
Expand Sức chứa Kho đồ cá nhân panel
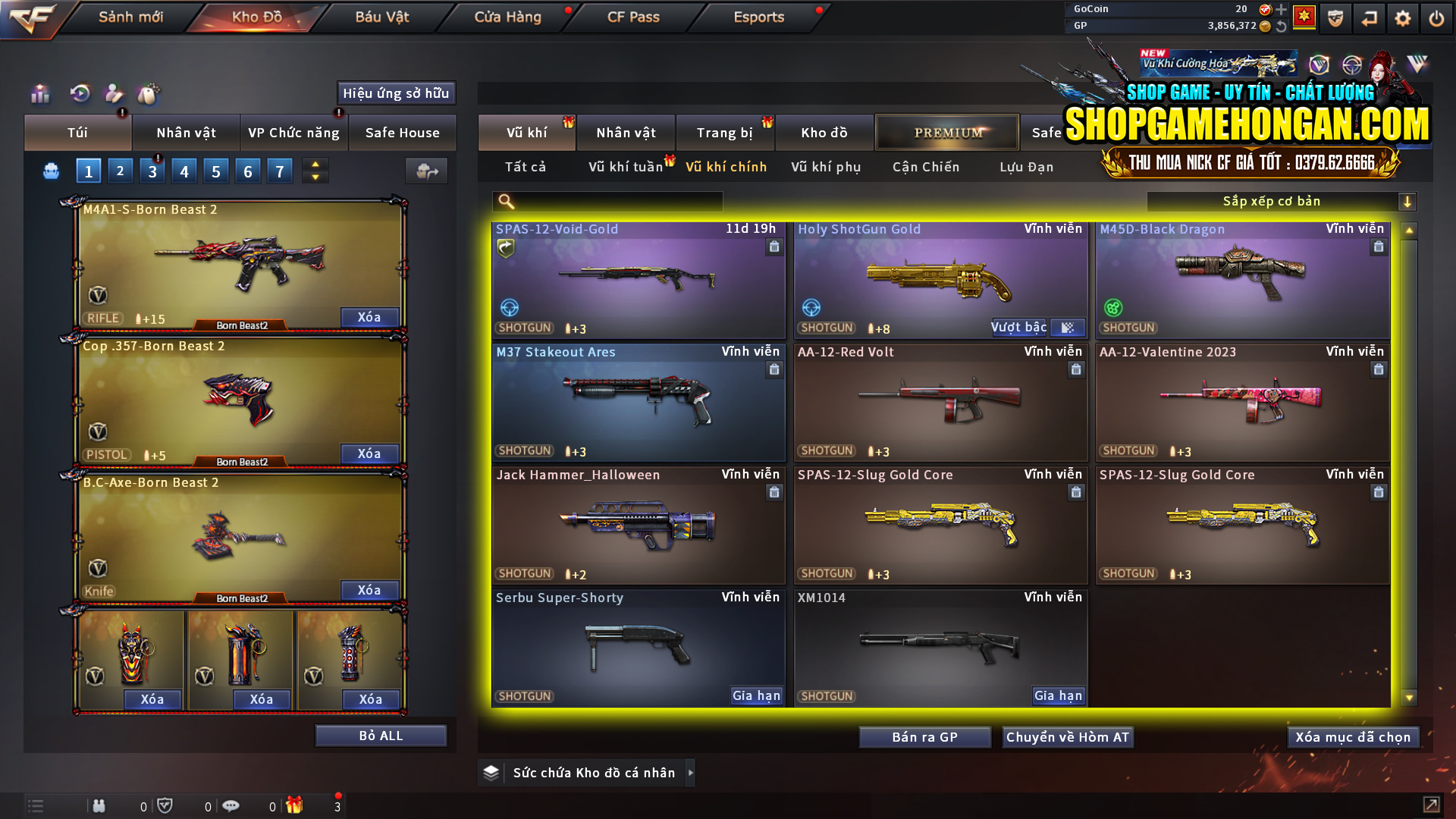click(691, 773)
